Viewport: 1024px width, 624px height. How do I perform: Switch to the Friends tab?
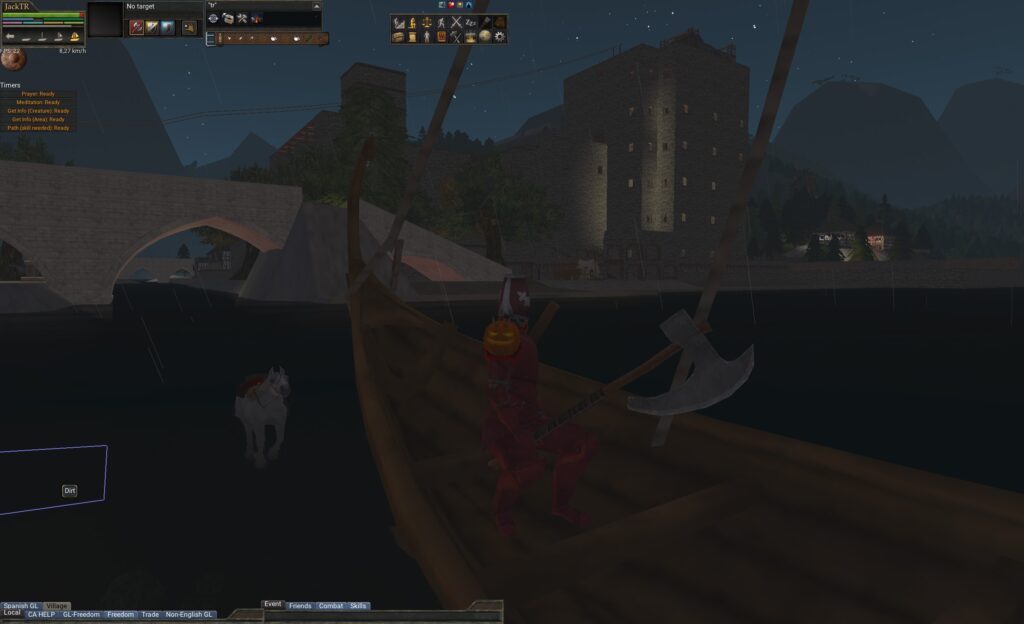tap(300, 606)
